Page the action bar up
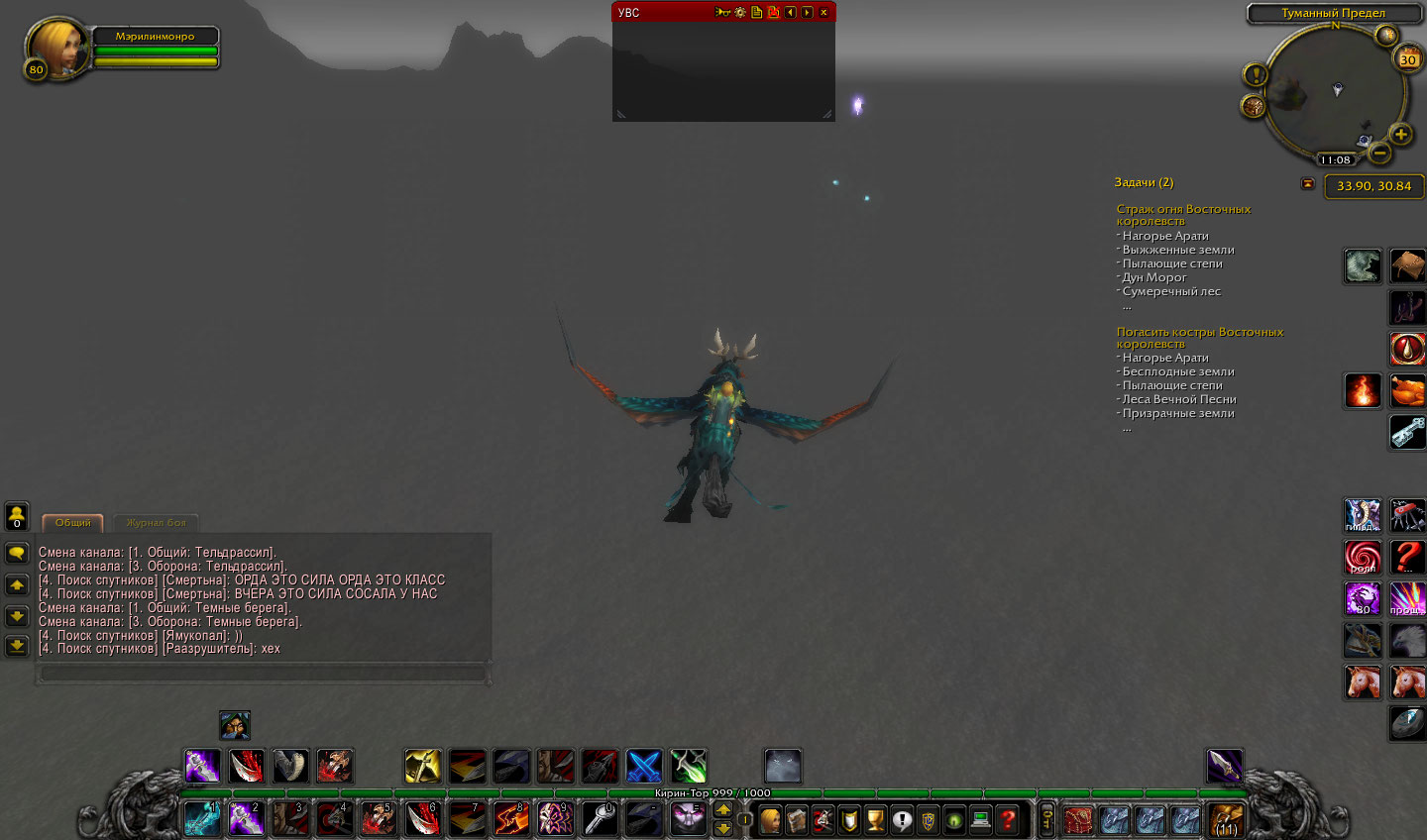The height and width of the screenshot is (840, 1427). [x=723, y=809]
